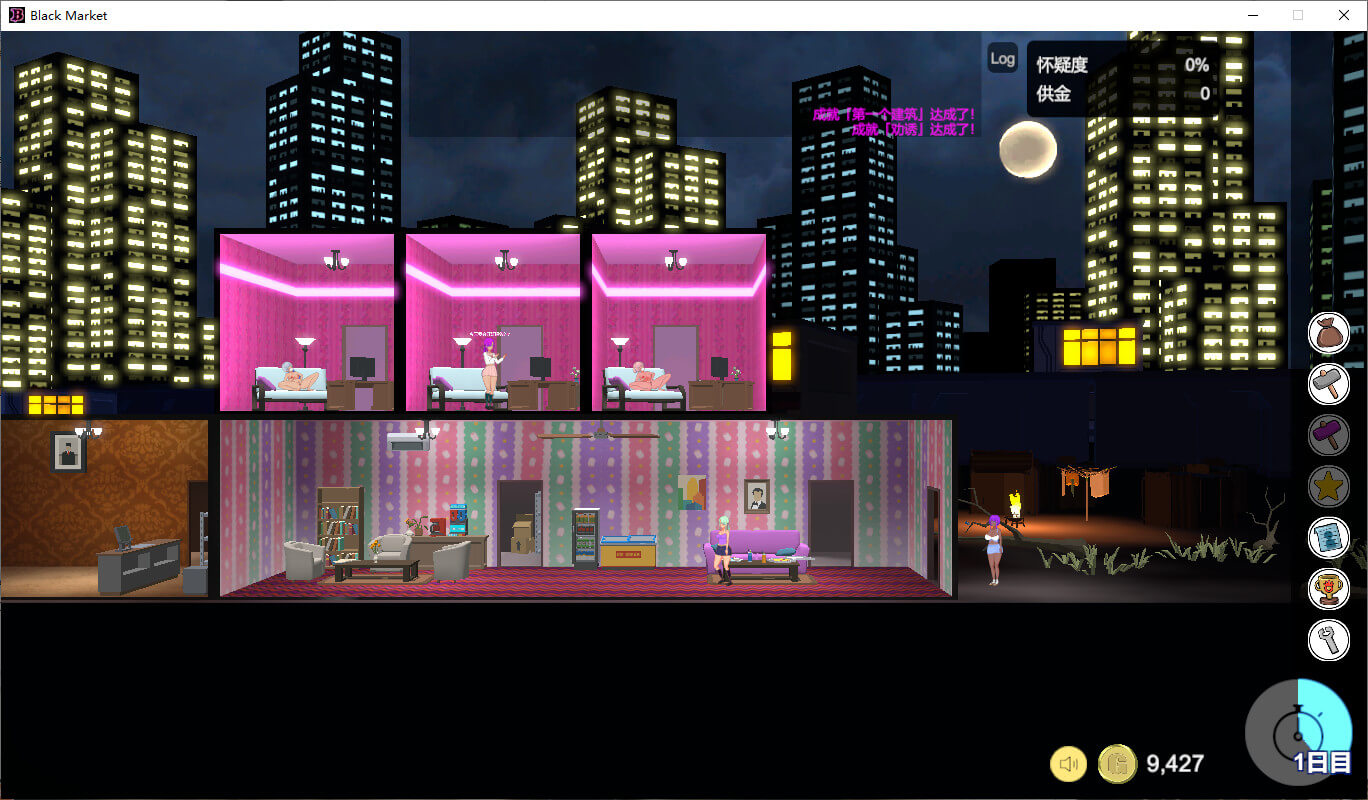Screen dimensions: 1368x800
Task: Click the stopwatch day timer dial
Action: [1298, 732]
